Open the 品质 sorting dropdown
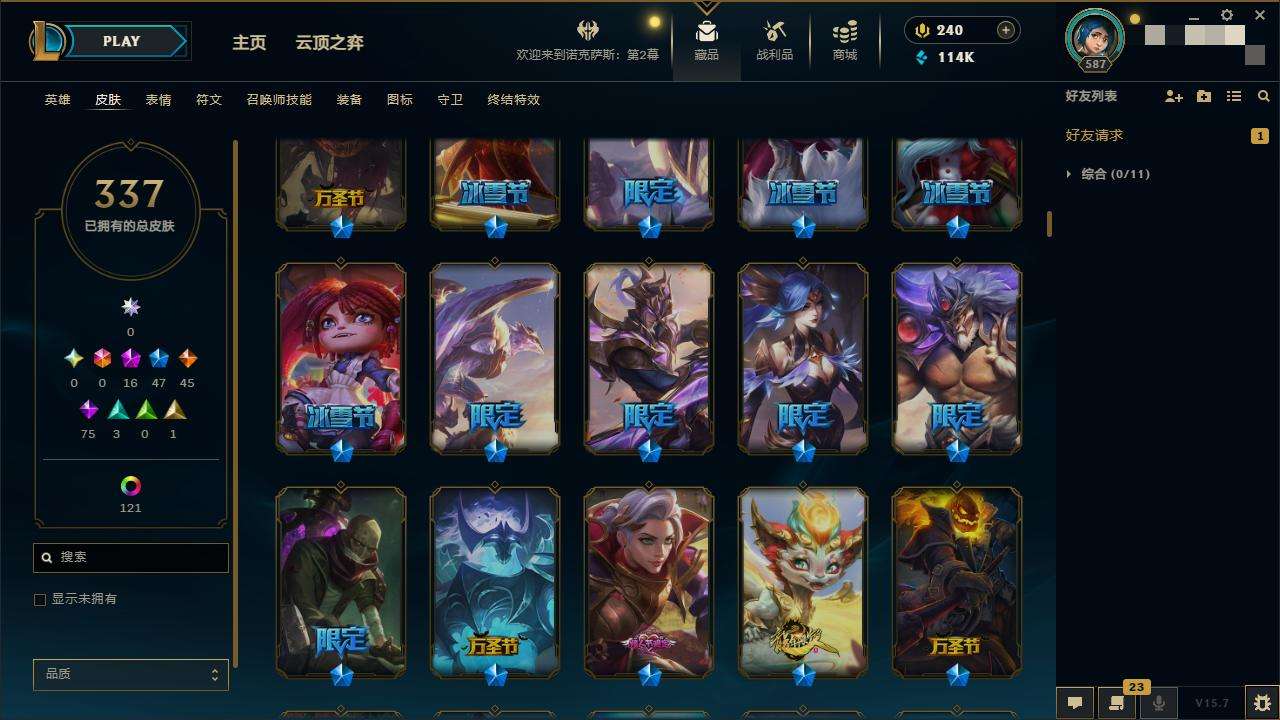 tap(131, 675)
